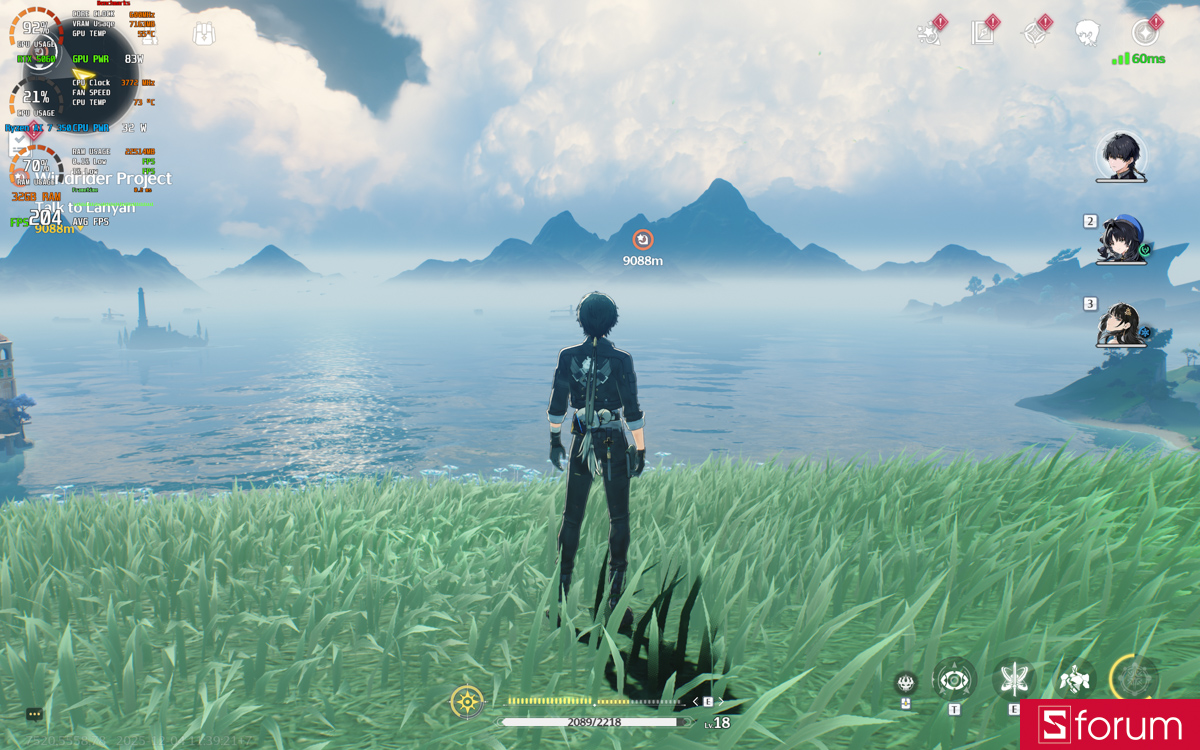
Task: Switch to party member 3 portrait
Action: pyautogui.click(x=1118, y=324)
